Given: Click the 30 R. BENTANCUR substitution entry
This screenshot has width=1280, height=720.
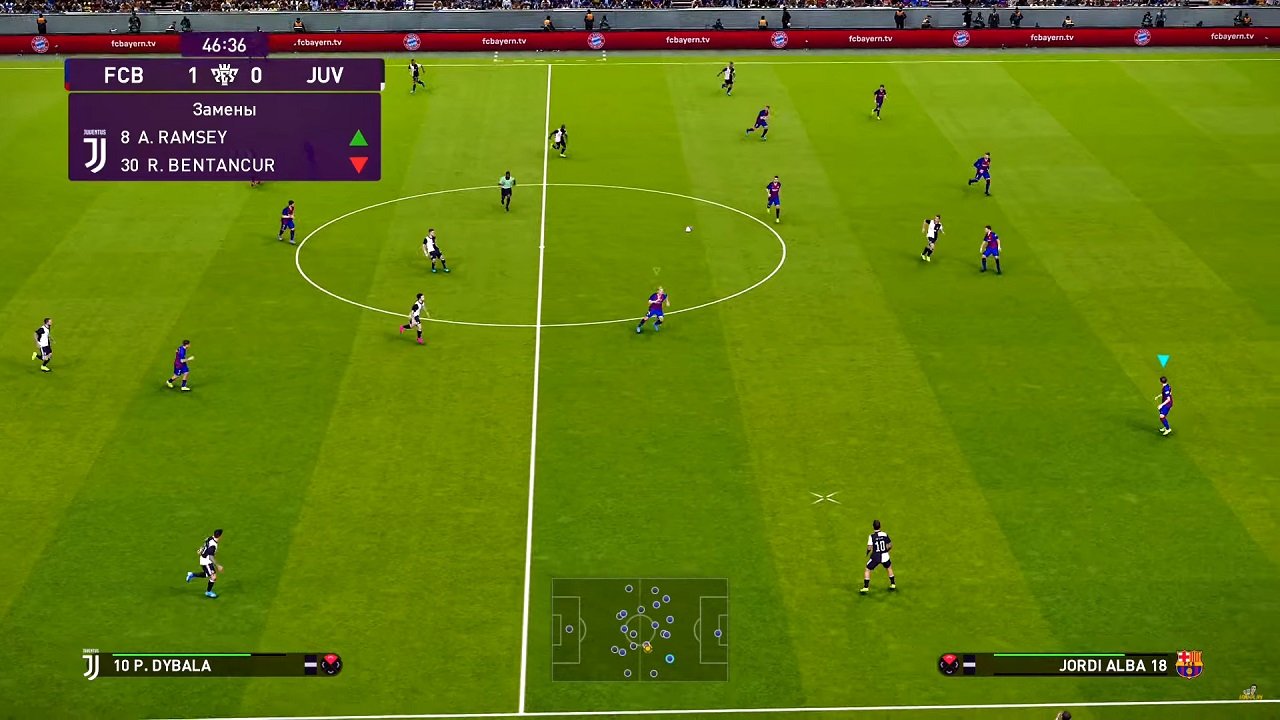Looking at the screenshot, I should pyautogui.click(x=197, y=165).
